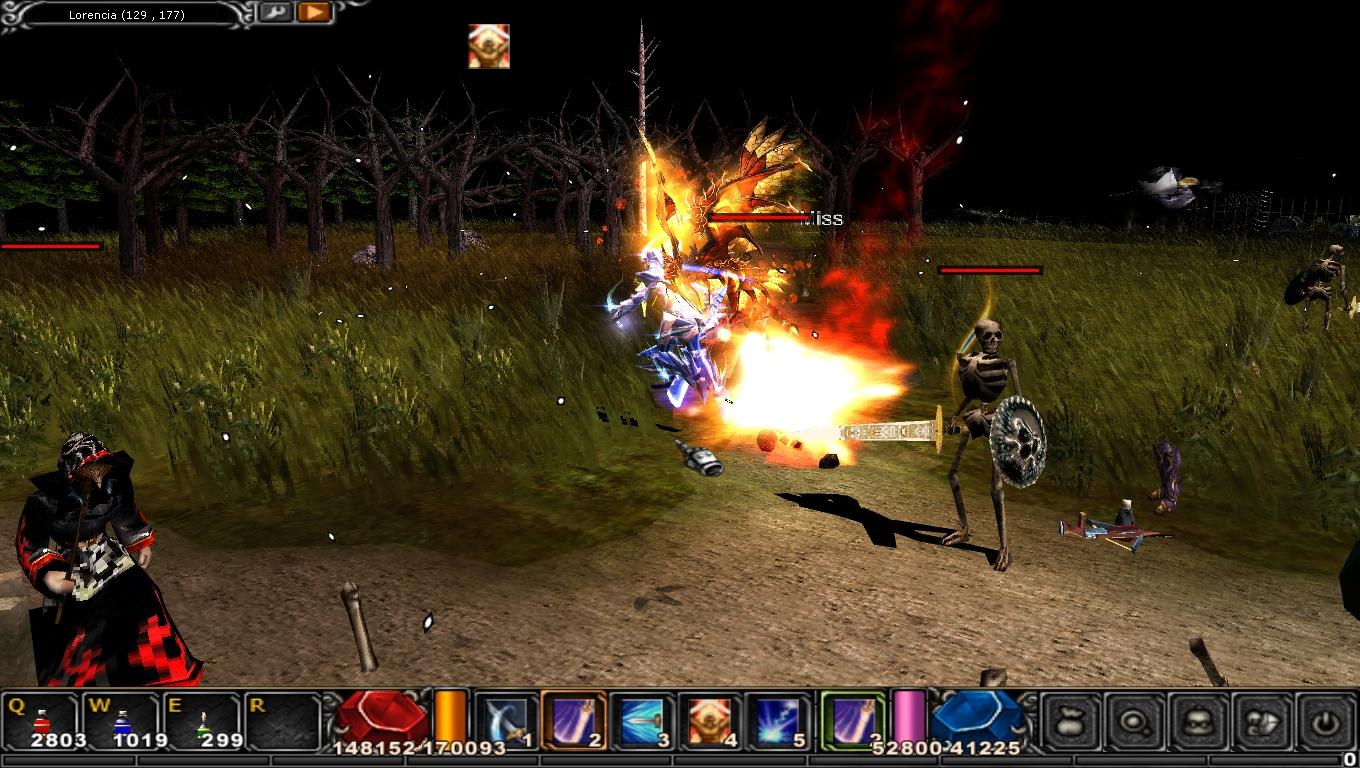Click the power icon system button

click(x=1326, y=720)
